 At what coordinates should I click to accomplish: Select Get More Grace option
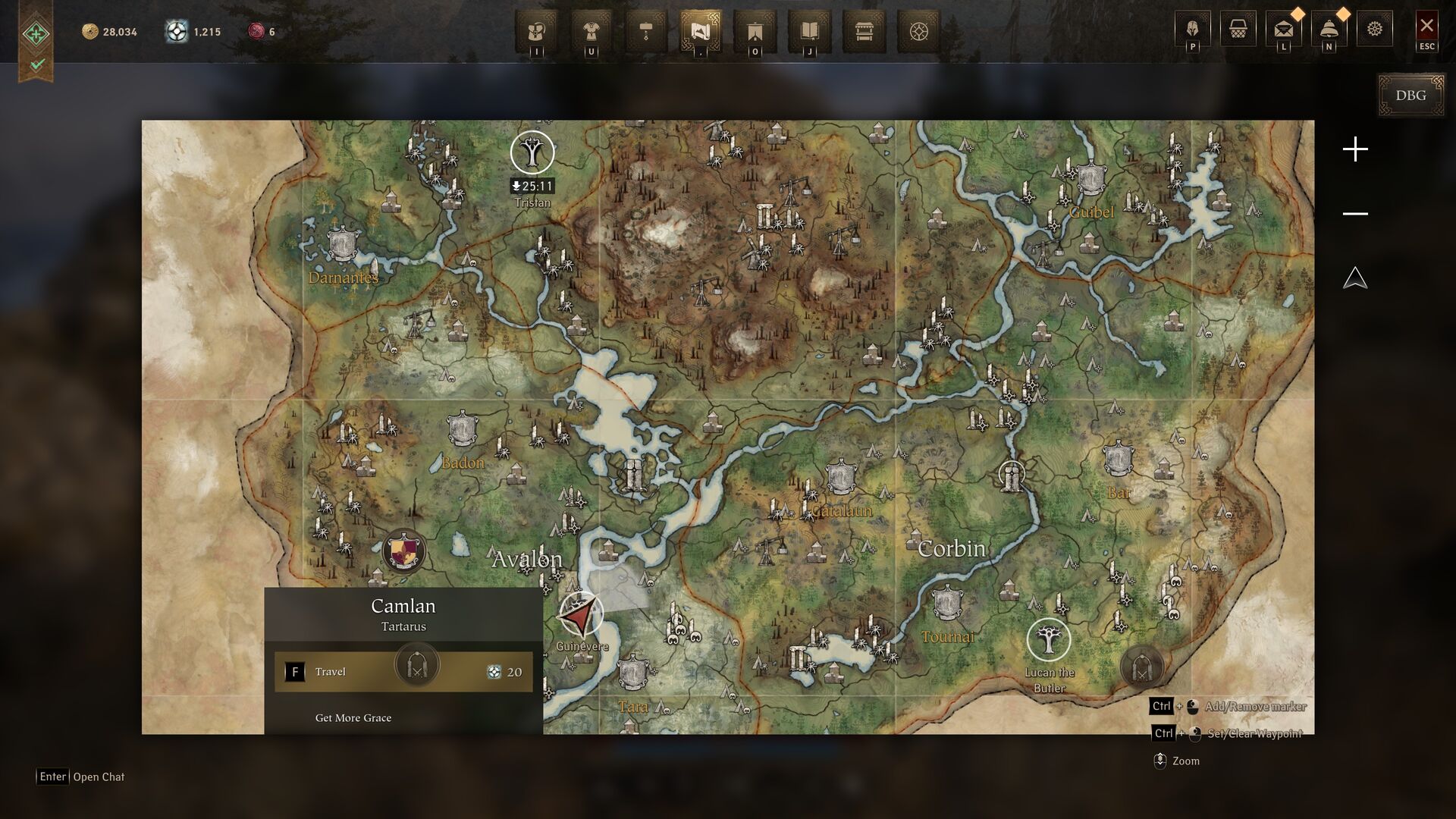353,718
